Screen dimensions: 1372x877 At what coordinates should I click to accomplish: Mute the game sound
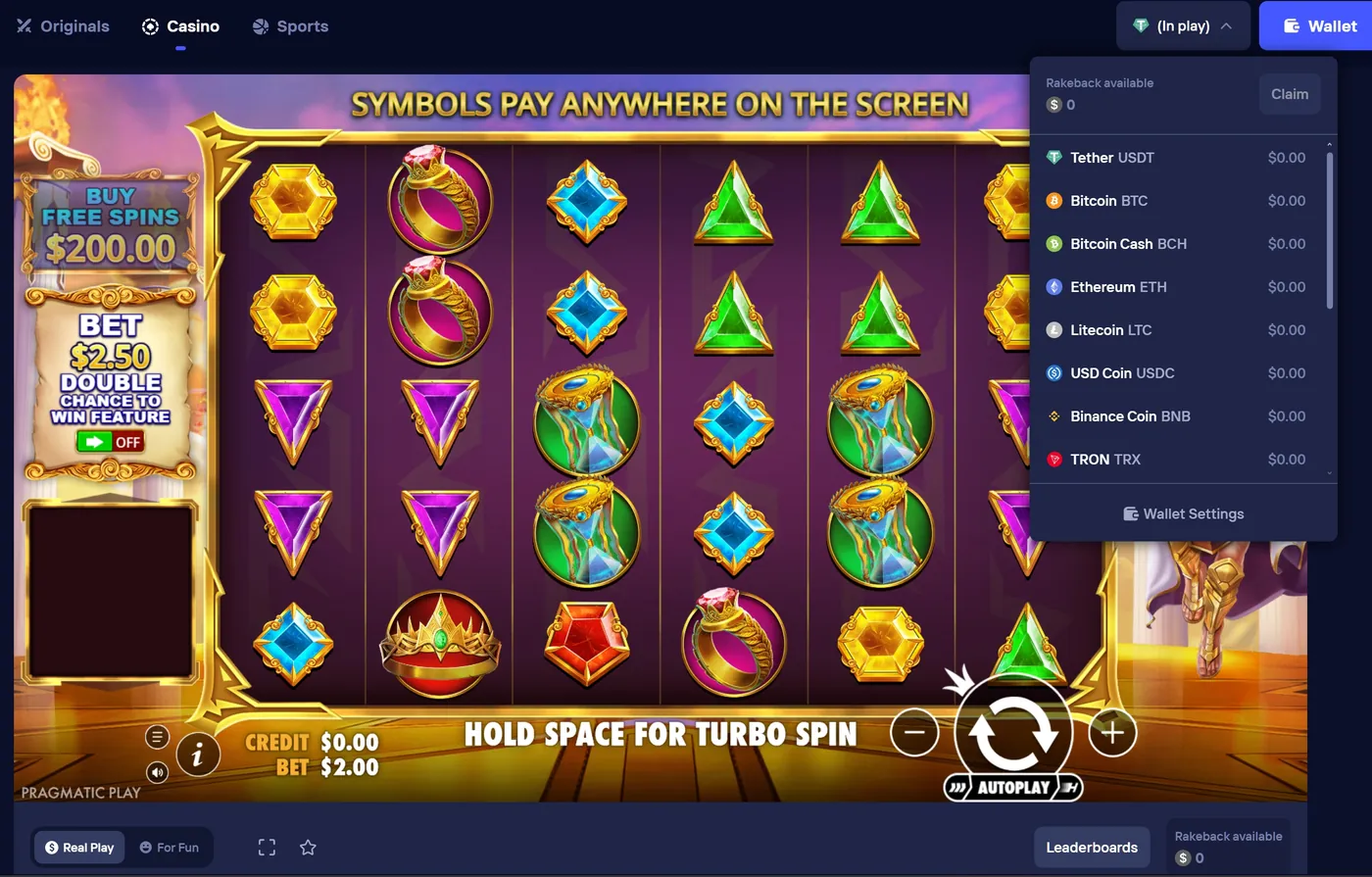157,772
